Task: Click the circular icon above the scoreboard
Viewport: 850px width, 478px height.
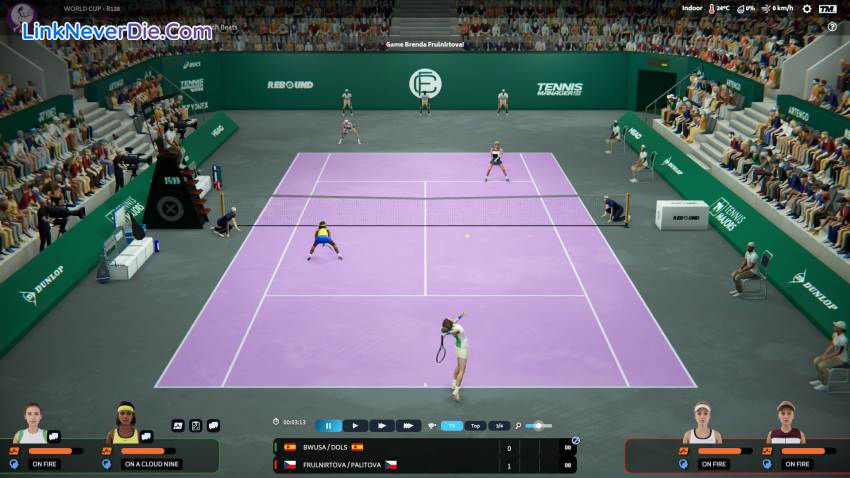Action: click(x=575, y=440)
